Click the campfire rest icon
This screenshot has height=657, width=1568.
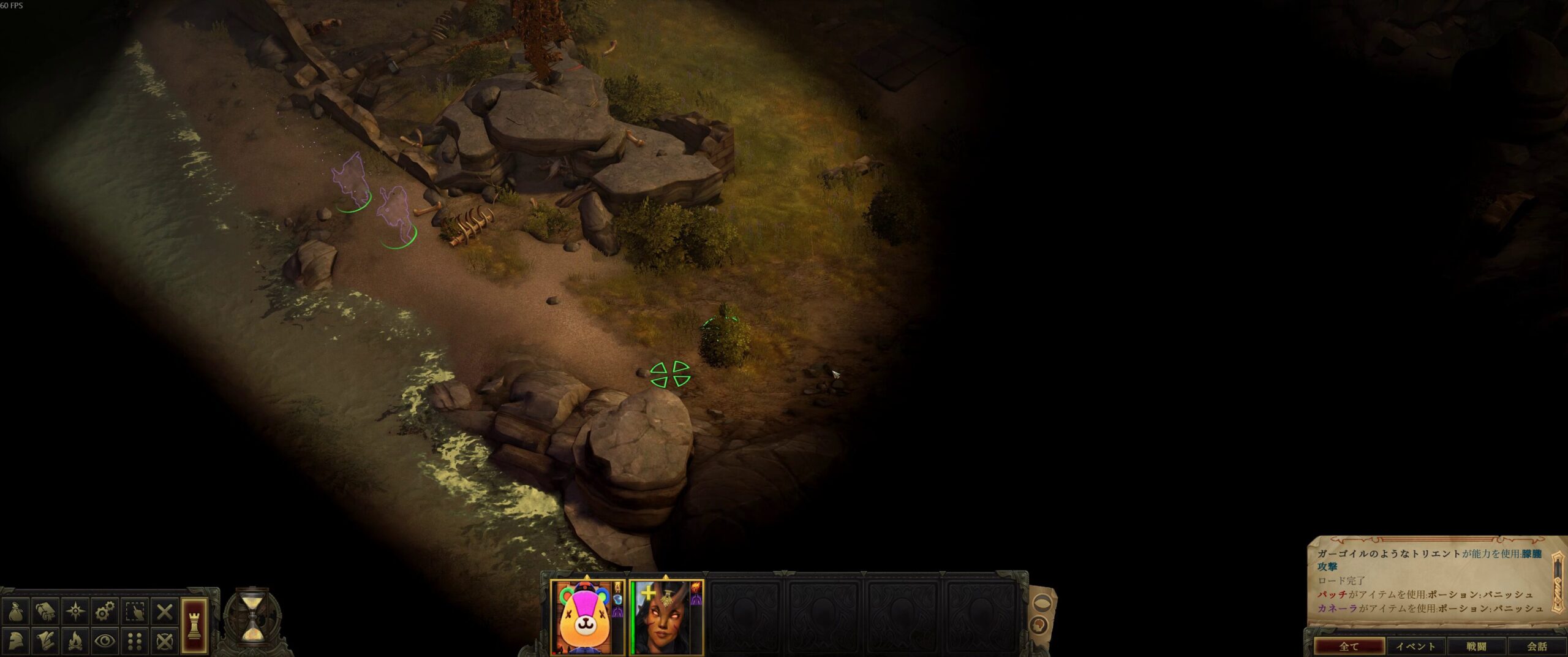(x=75, y=641)
